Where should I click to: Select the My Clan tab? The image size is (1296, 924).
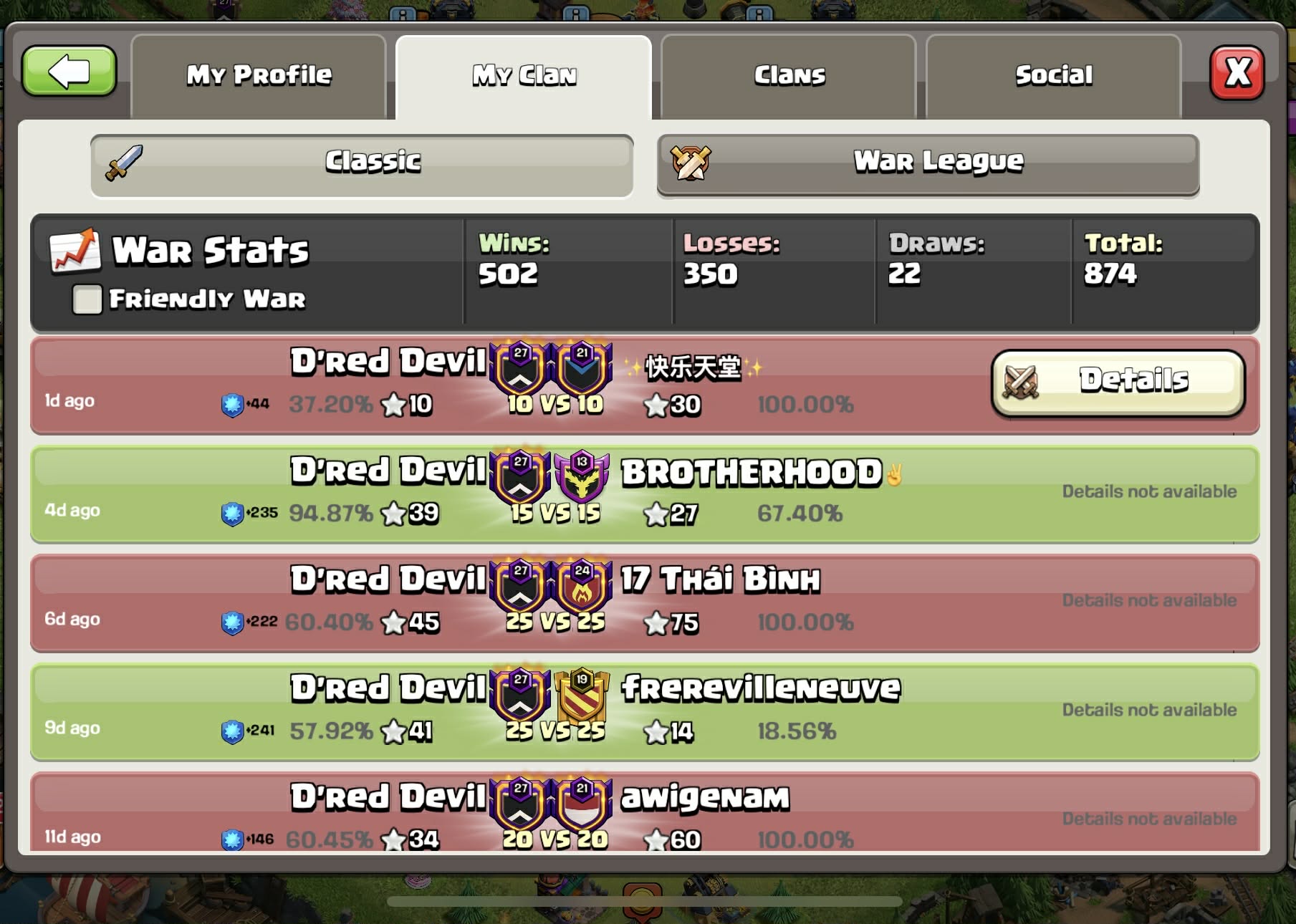pos(524,75)
